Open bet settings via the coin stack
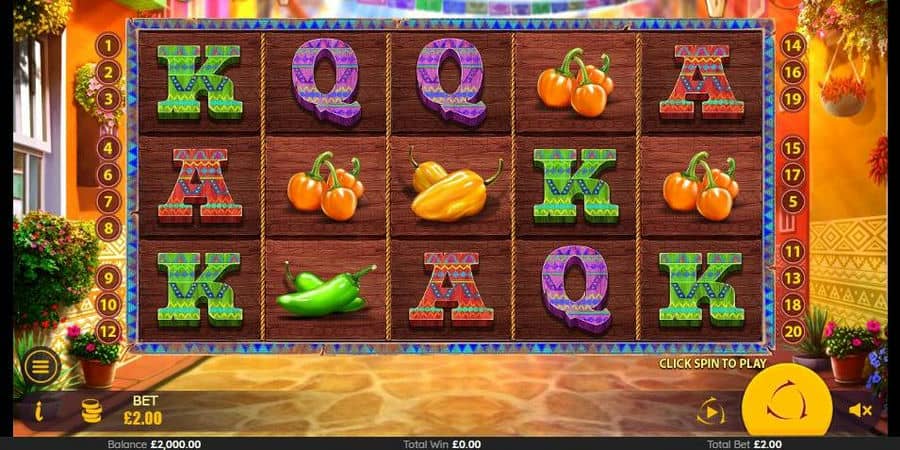This screenshot has width=900, height=450. click(x=92, y=410)
